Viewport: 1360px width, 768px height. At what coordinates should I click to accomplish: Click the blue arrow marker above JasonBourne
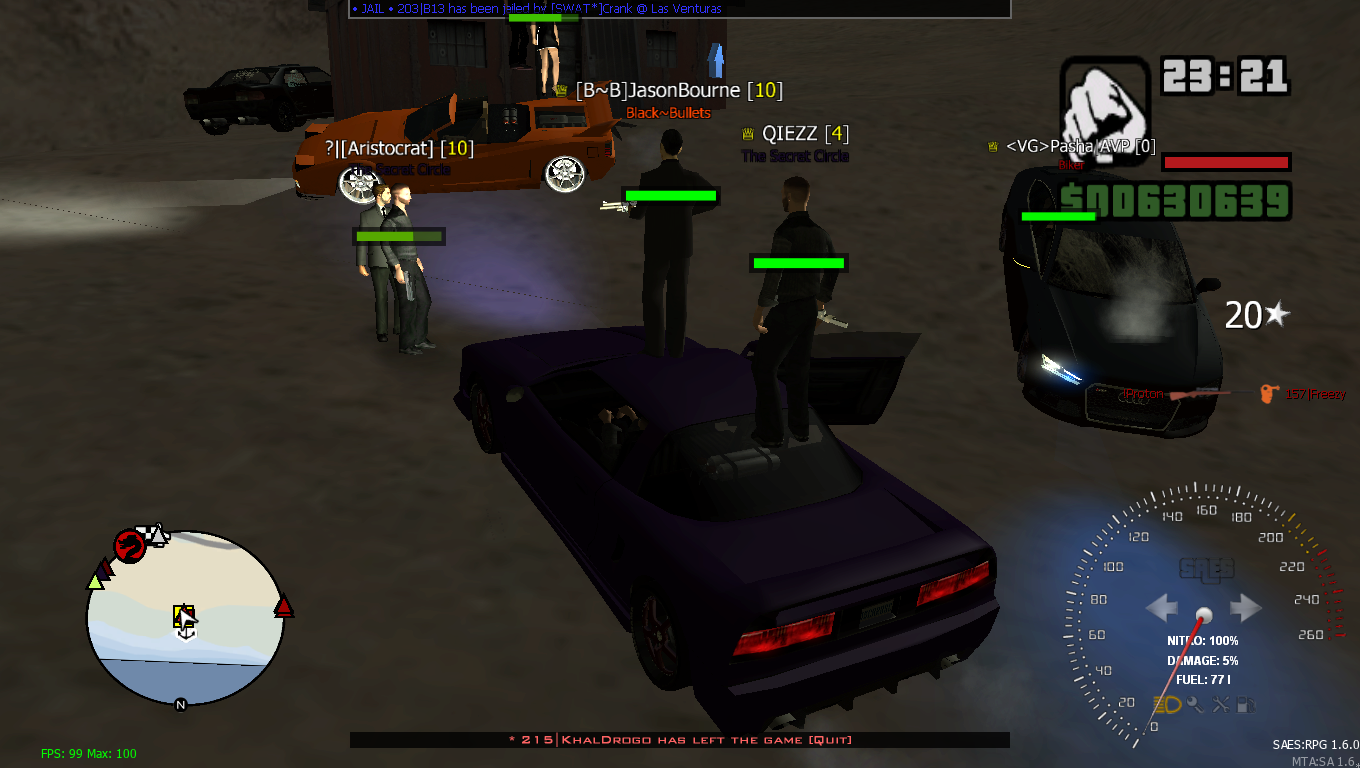pyautogui.click(x=716, y=62)
